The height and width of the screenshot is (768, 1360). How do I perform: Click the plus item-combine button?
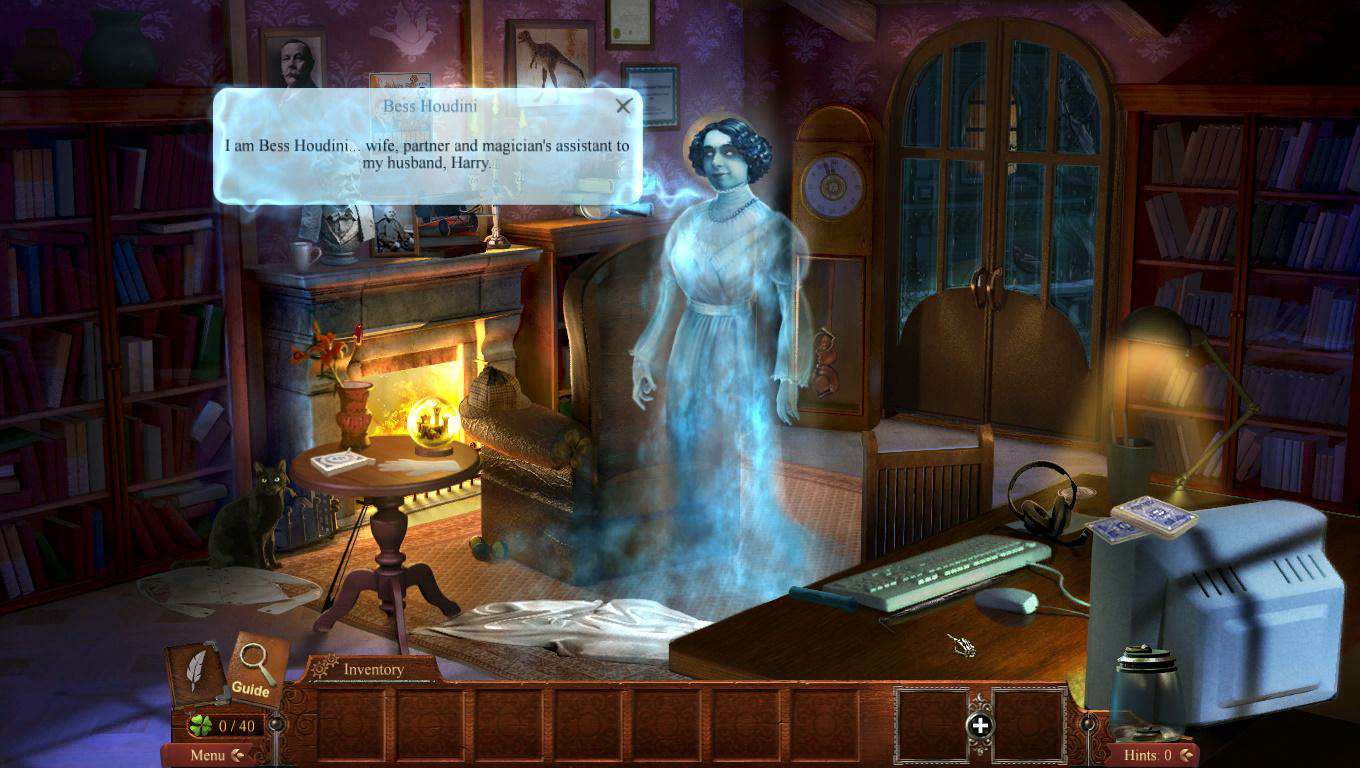click(980, 726)
